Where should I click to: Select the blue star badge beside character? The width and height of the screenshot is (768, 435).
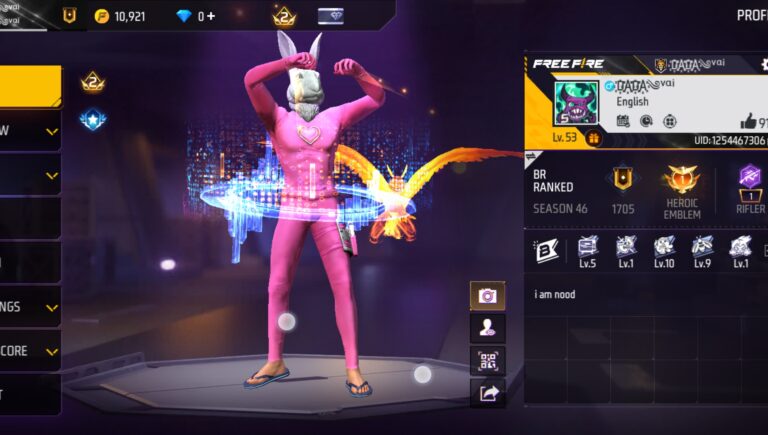pyautogui.click(x=93, y=120)
